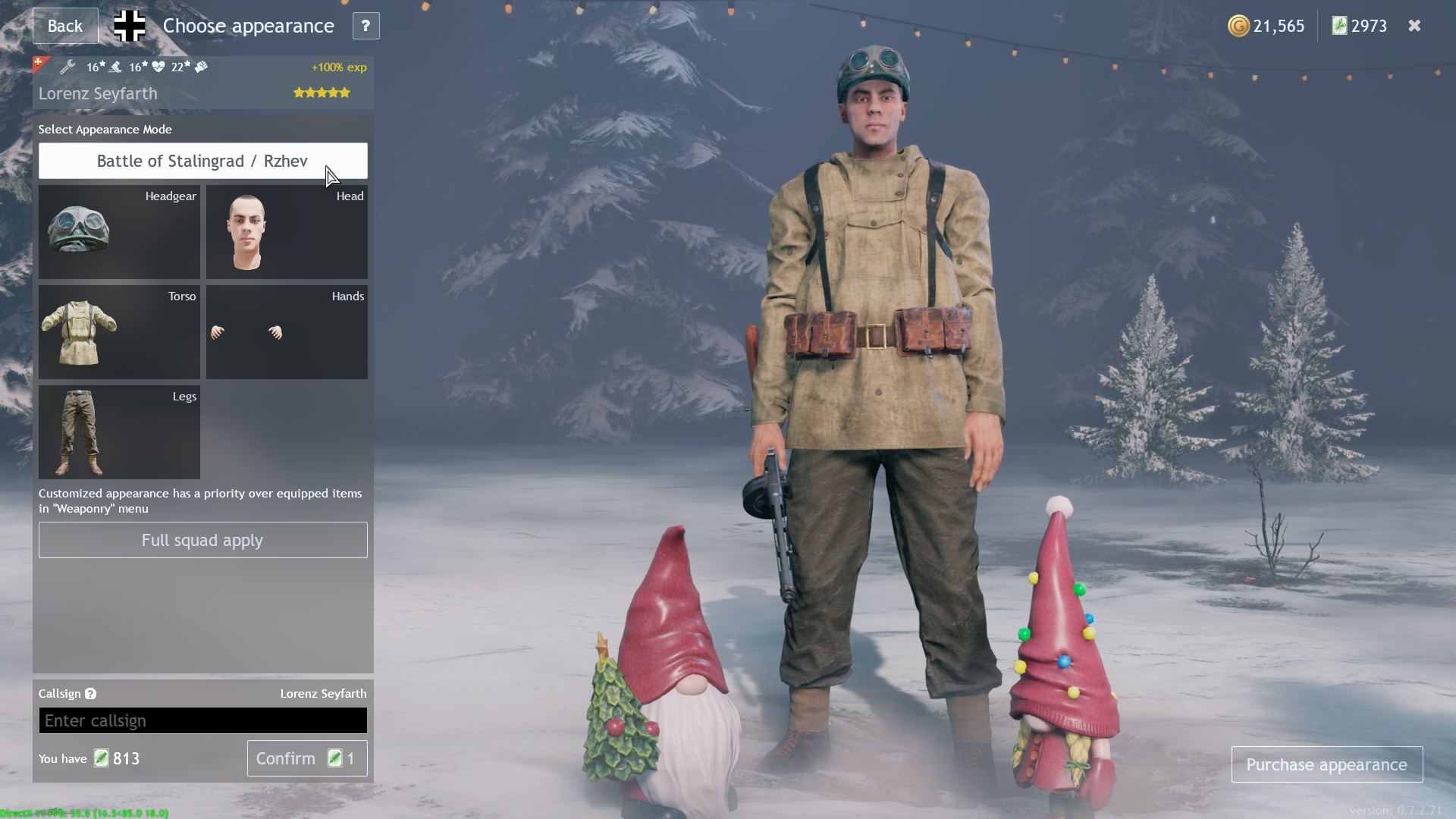
Task: Select the Headgear appearance slot
Action: [x=119, y=232]
